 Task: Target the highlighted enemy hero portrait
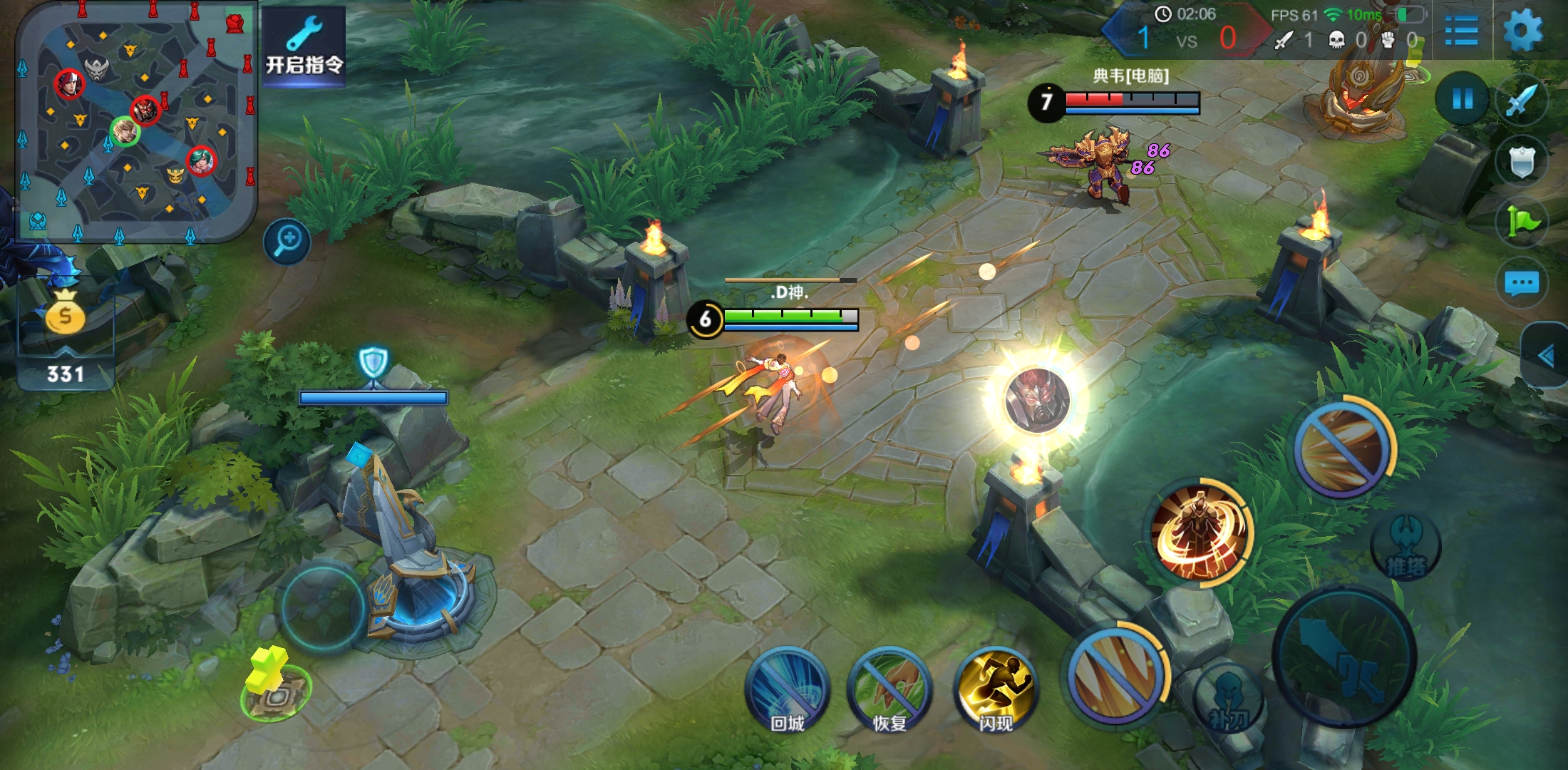click(x=1037, y=401)
